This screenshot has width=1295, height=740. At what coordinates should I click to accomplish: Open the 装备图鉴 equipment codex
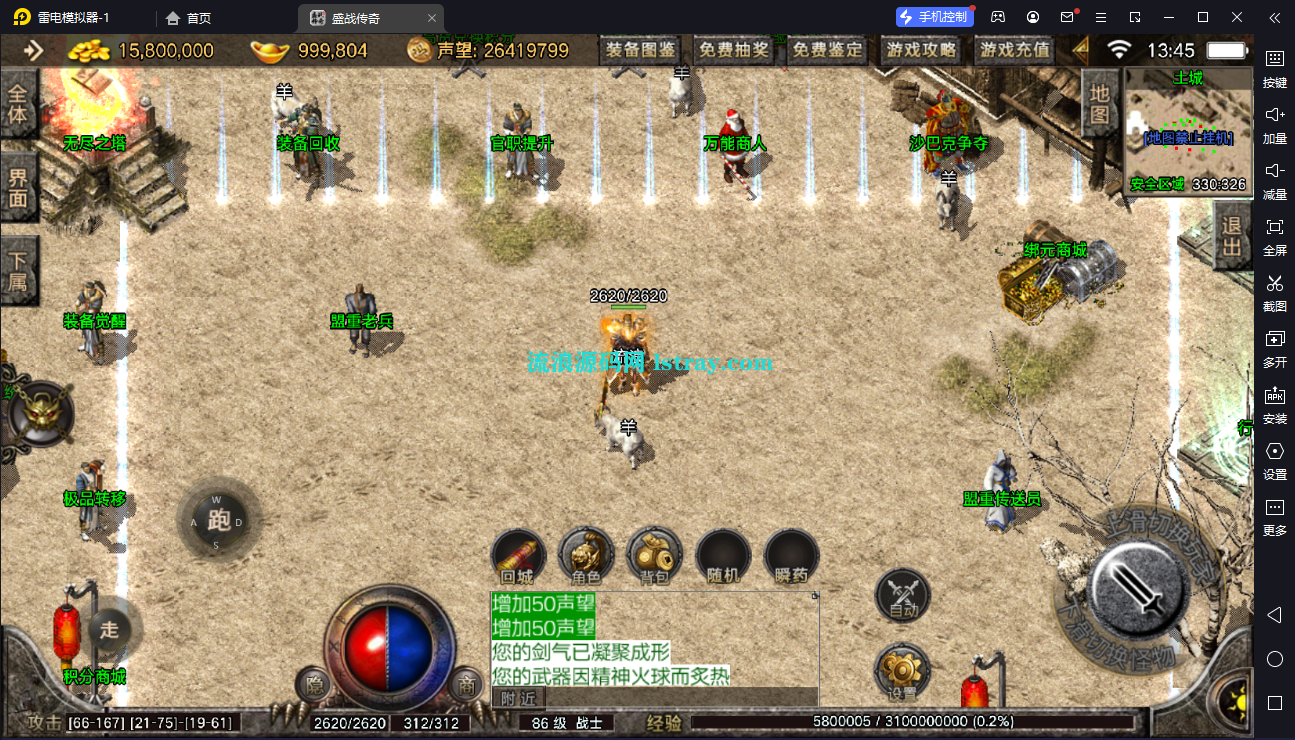pos(640,50)
